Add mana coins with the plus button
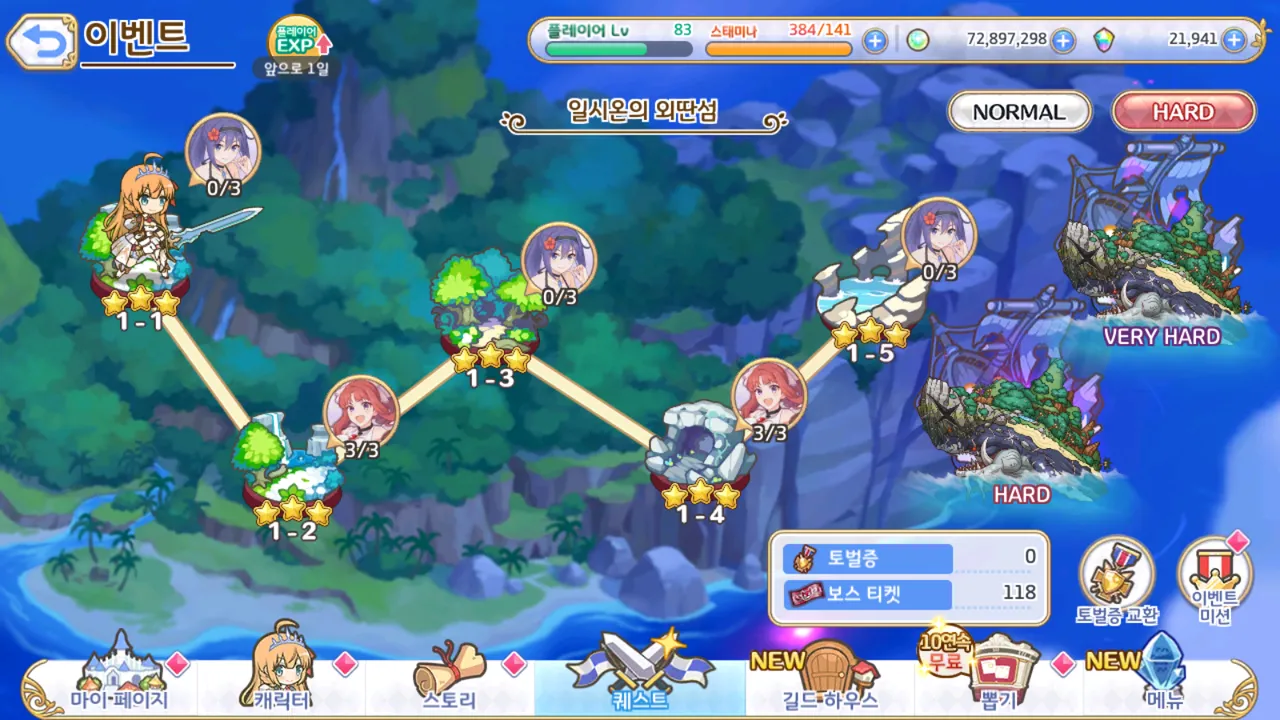 click(x=1063, y=41)
